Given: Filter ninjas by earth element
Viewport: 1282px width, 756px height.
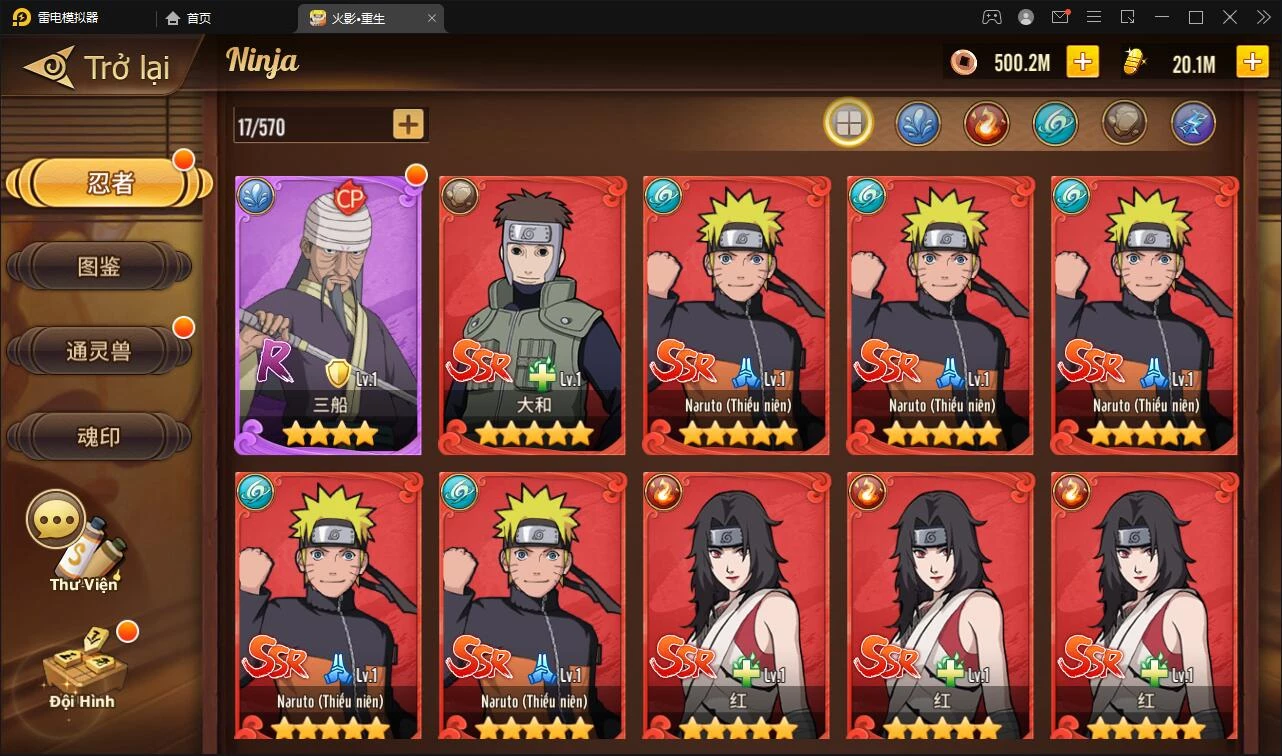Looking at the screenshot, I should tap(1124, 124).
